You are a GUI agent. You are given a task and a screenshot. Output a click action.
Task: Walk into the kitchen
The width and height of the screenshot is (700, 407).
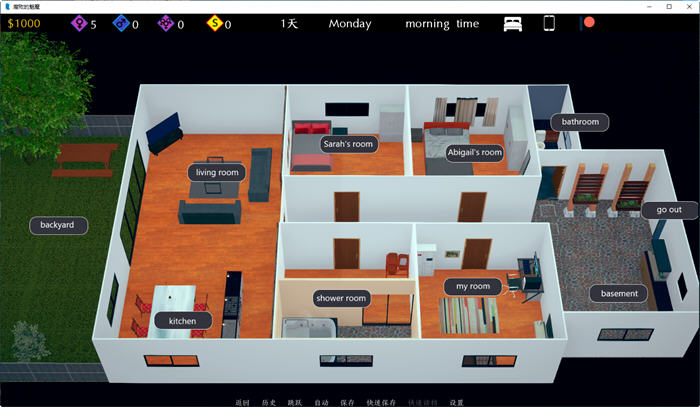point(183,321)
